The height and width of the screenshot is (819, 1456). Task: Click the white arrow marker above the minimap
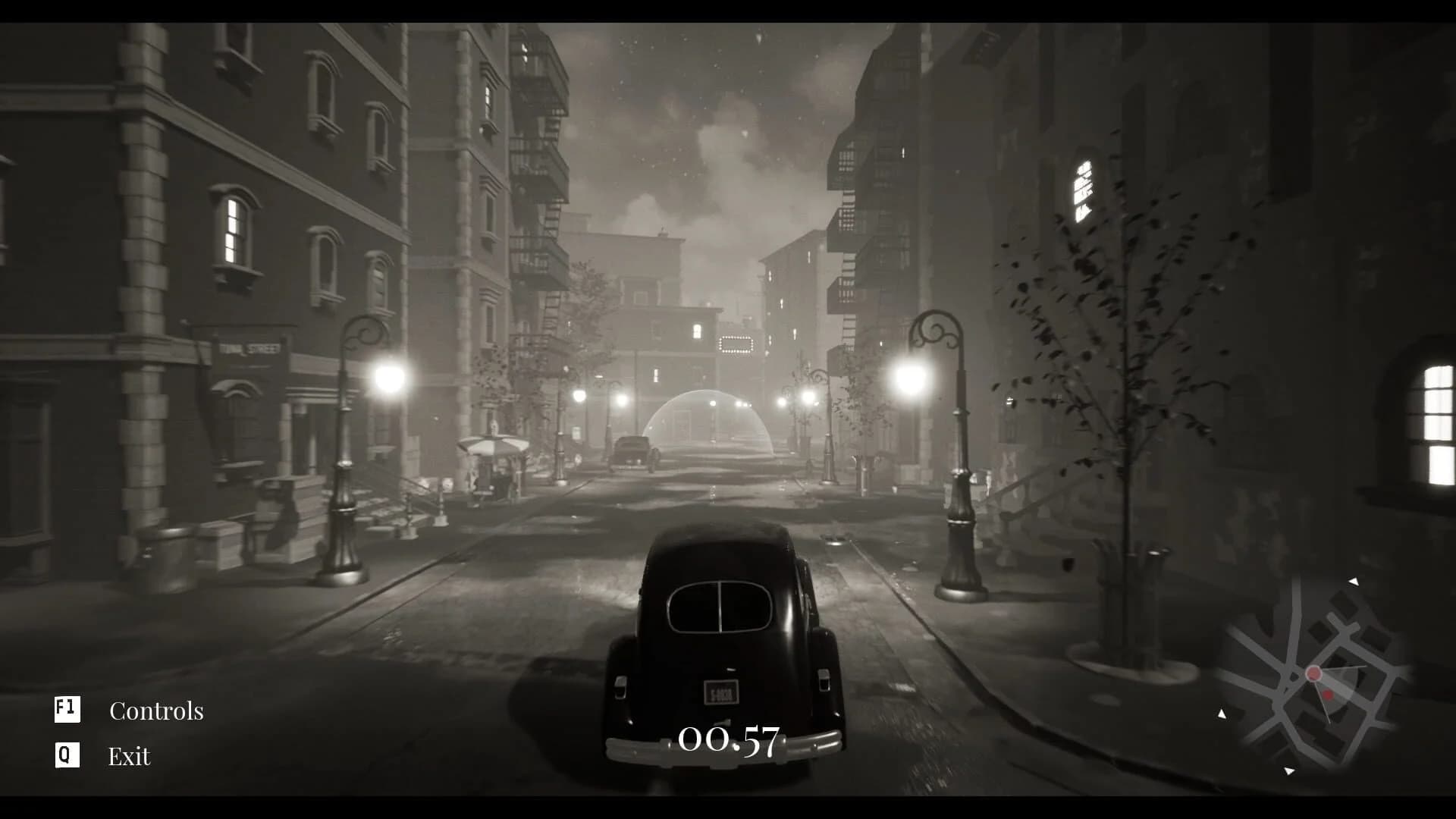tap(1354, 582)
